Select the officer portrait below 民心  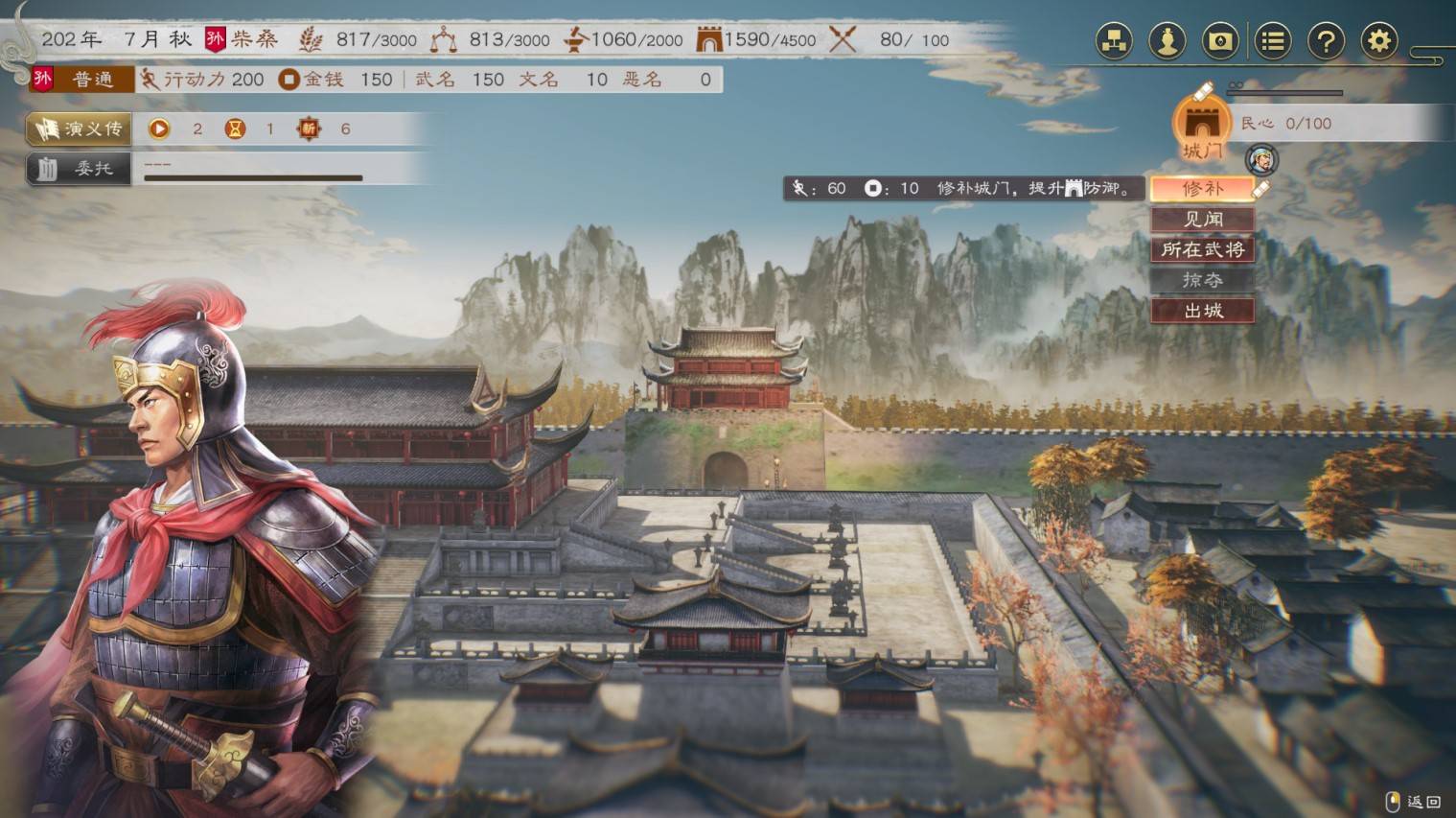[x=1261, y=160]
